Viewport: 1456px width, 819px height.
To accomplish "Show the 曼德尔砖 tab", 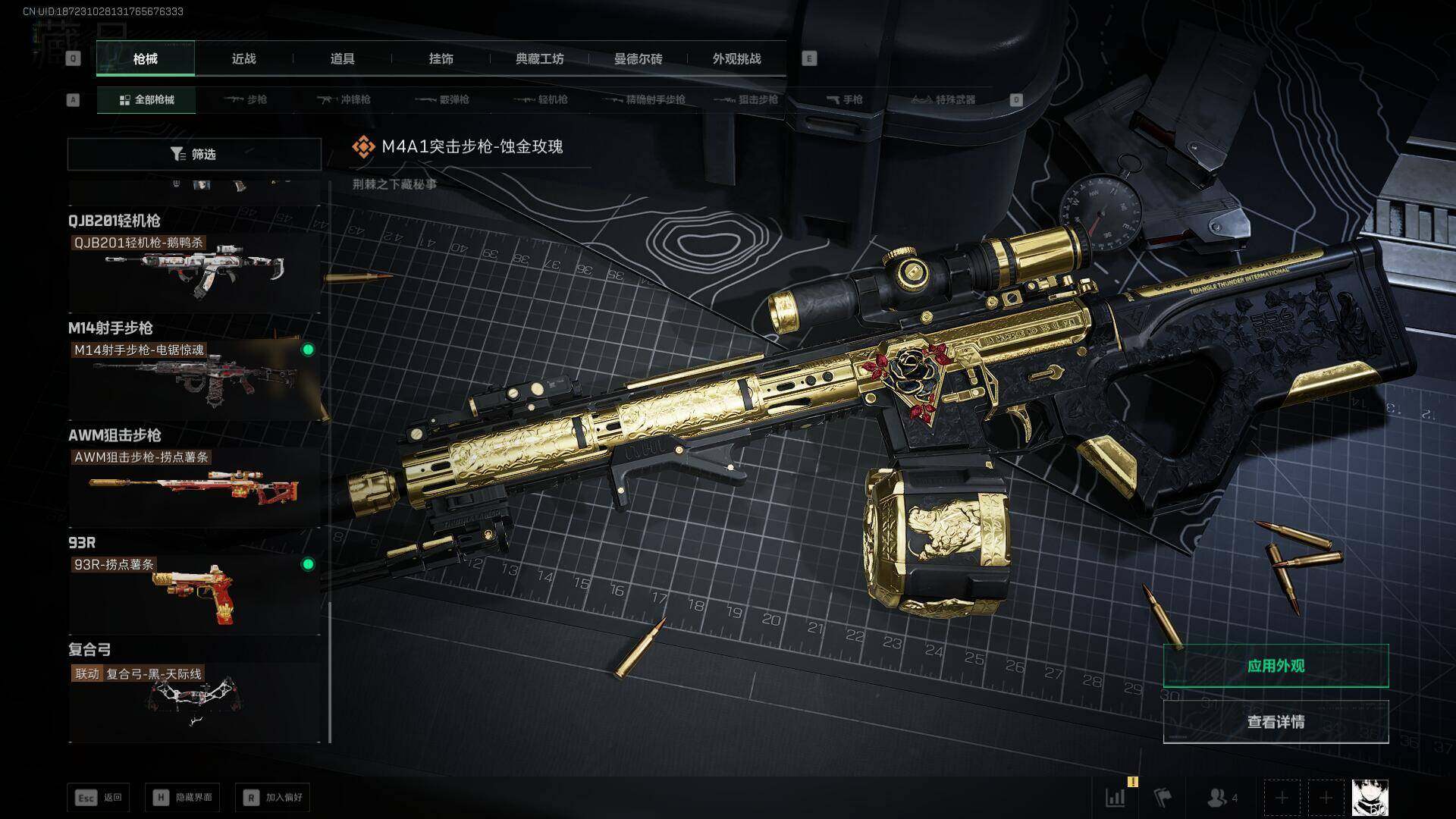I will tap(638, 58).
